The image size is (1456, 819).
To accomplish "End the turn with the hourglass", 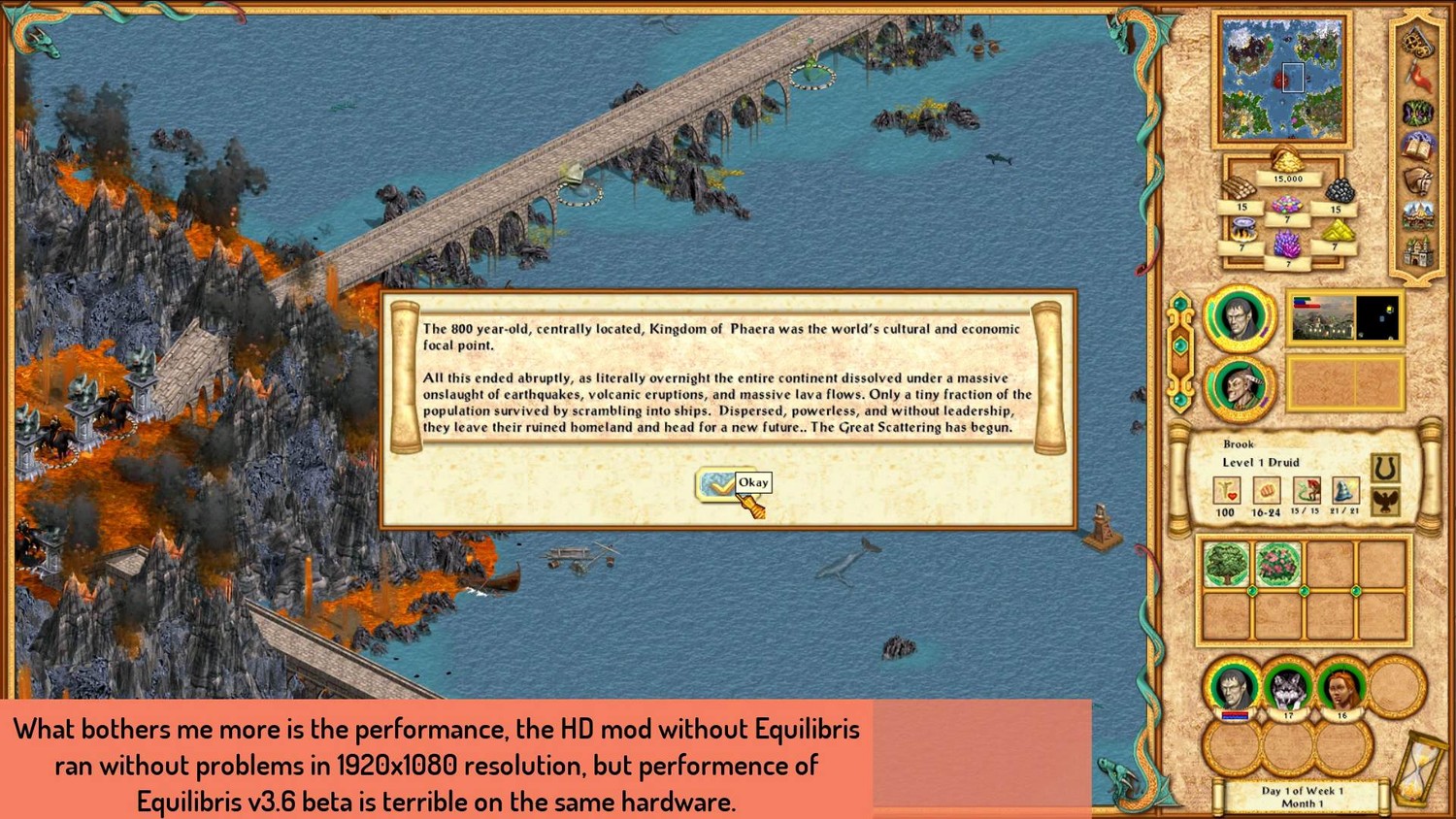I will 1419,767.
